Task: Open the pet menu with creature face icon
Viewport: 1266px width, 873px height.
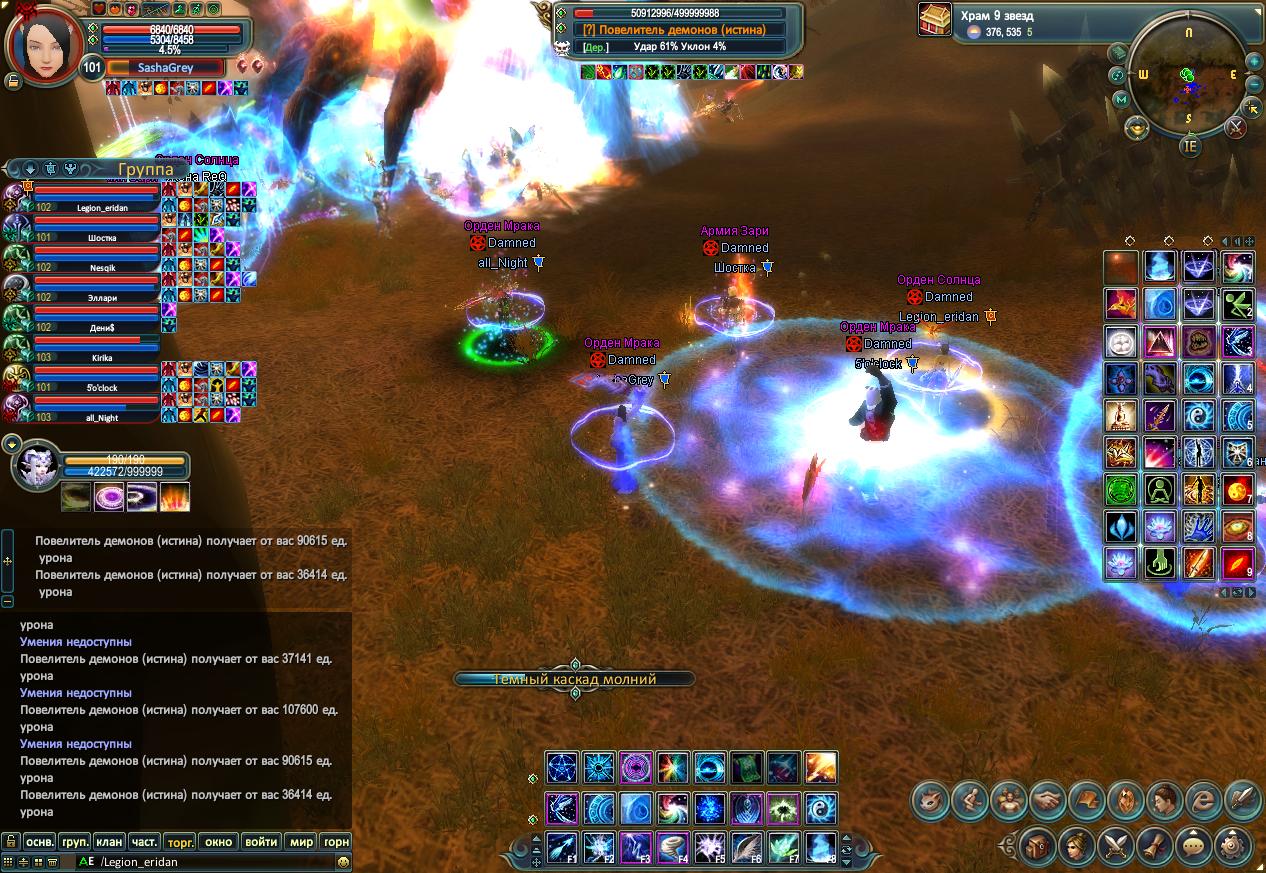Action: pos(932,800)
